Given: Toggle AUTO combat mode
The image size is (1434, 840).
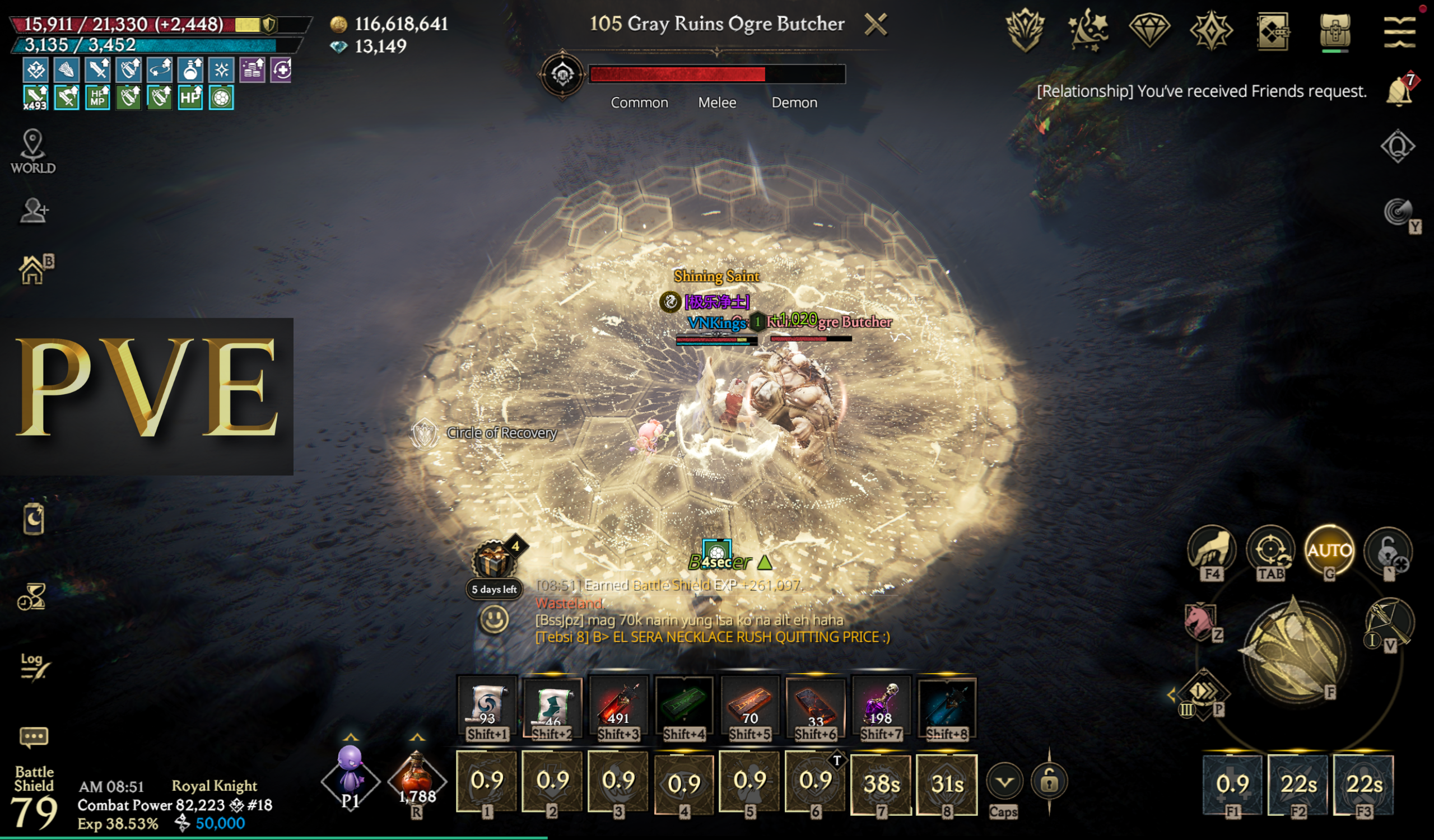Looking at the screenshot, I should pos(1329,550).
